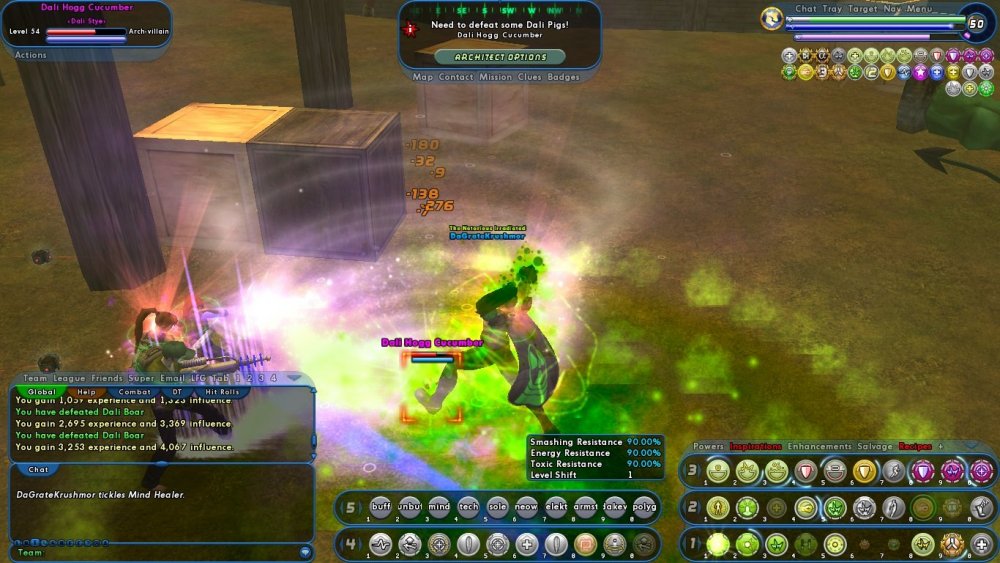Open the Architect Options button
1000x563 pixels.
[x=501, y=57]
